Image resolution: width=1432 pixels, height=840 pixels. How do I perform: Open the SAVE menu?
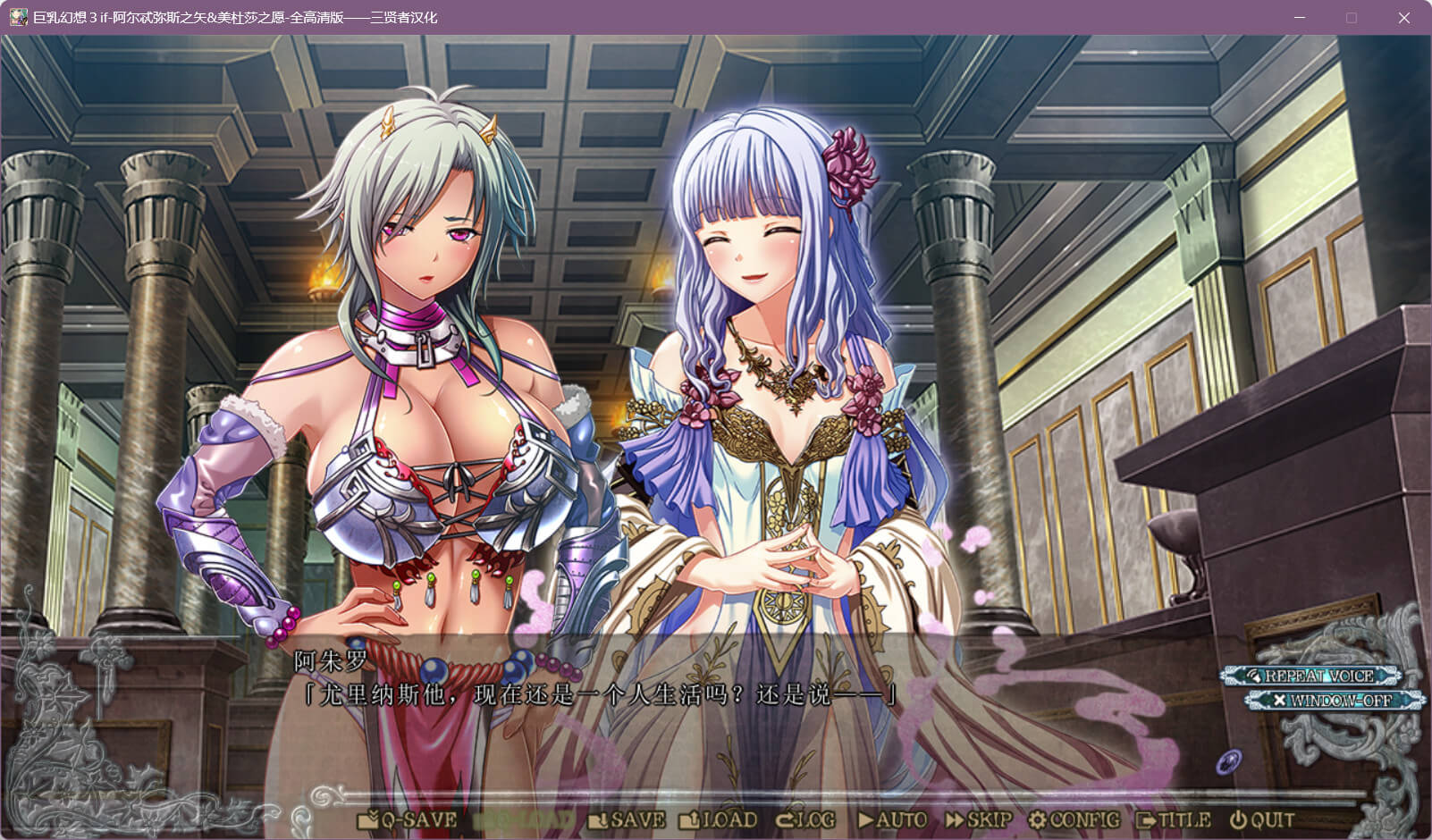628,819
